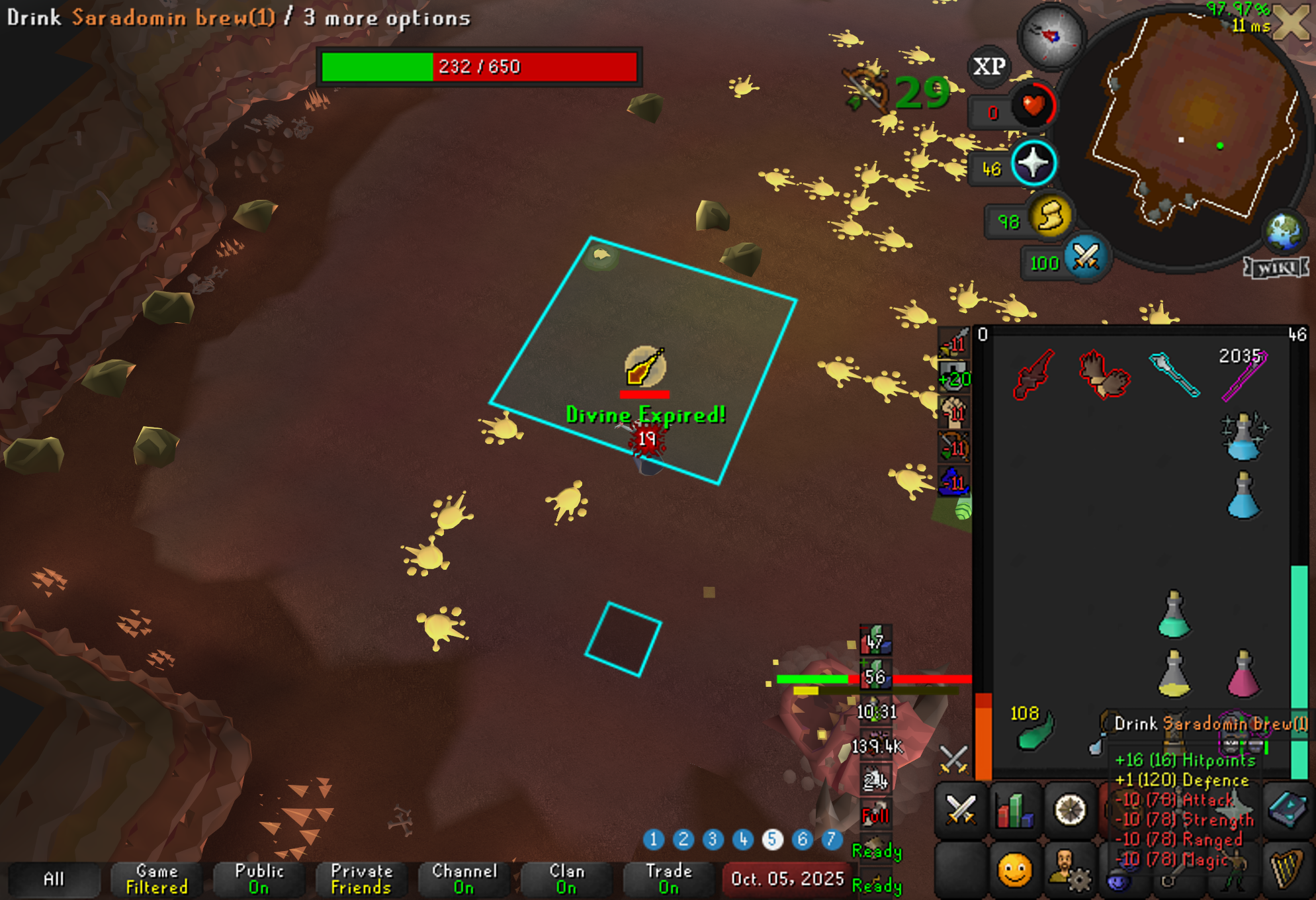Image resolution: width=1316 pixels, height=900 pixels.
Task: Click the hitpoints heart orb
Action: 1033,106
